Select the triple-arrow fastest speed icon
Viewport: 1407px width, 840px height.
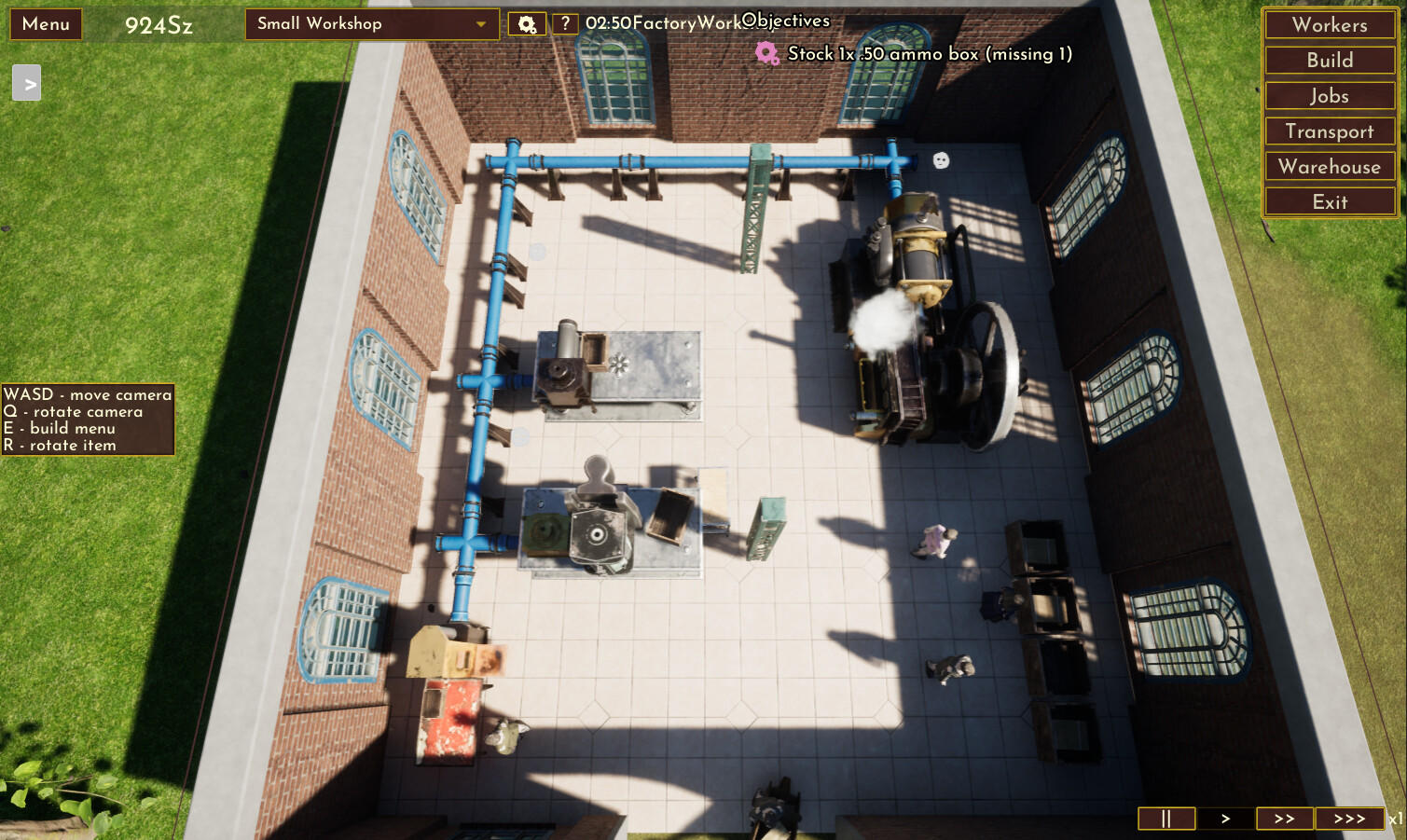tap(1350, 818)
